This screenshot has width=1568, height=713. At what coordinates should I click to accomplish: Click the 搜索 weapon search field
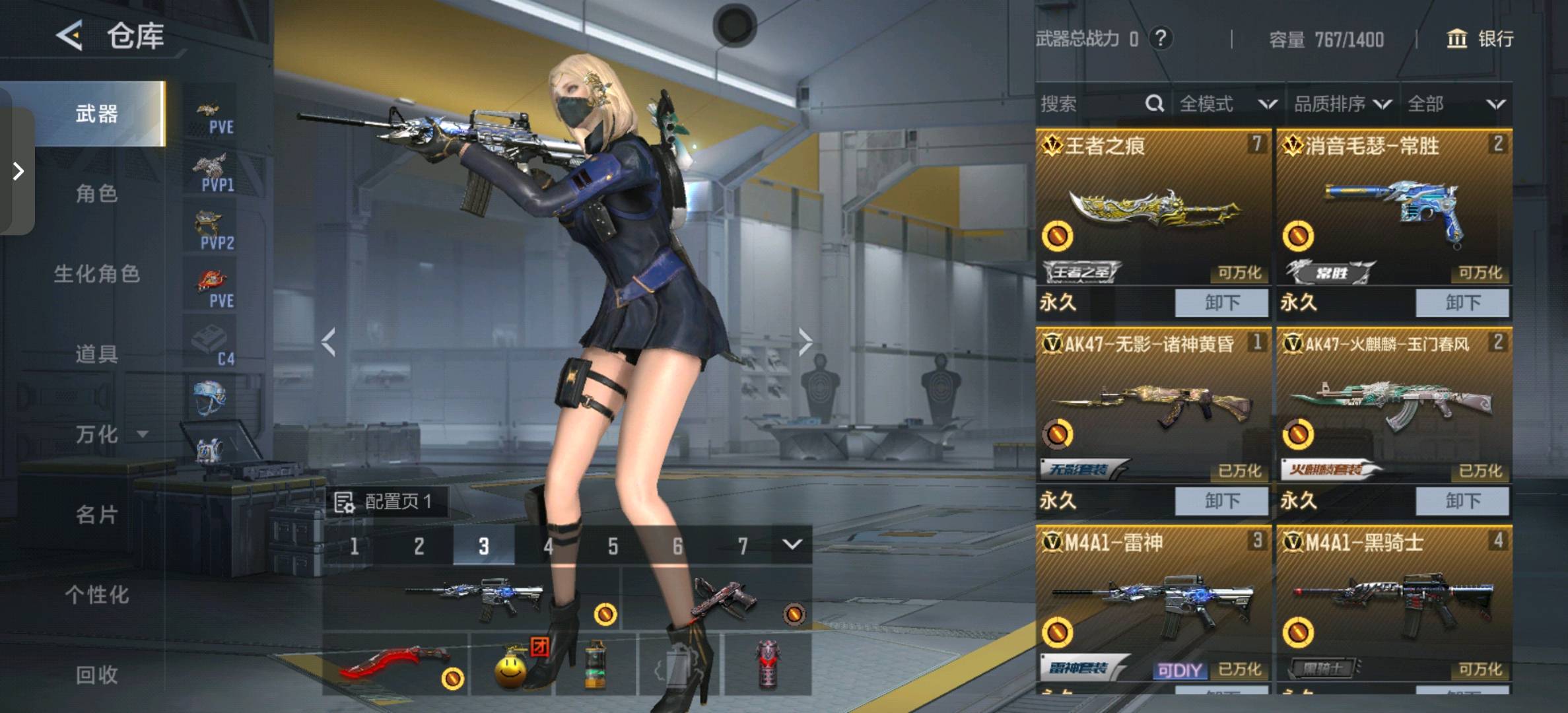tap(1093, 104)
